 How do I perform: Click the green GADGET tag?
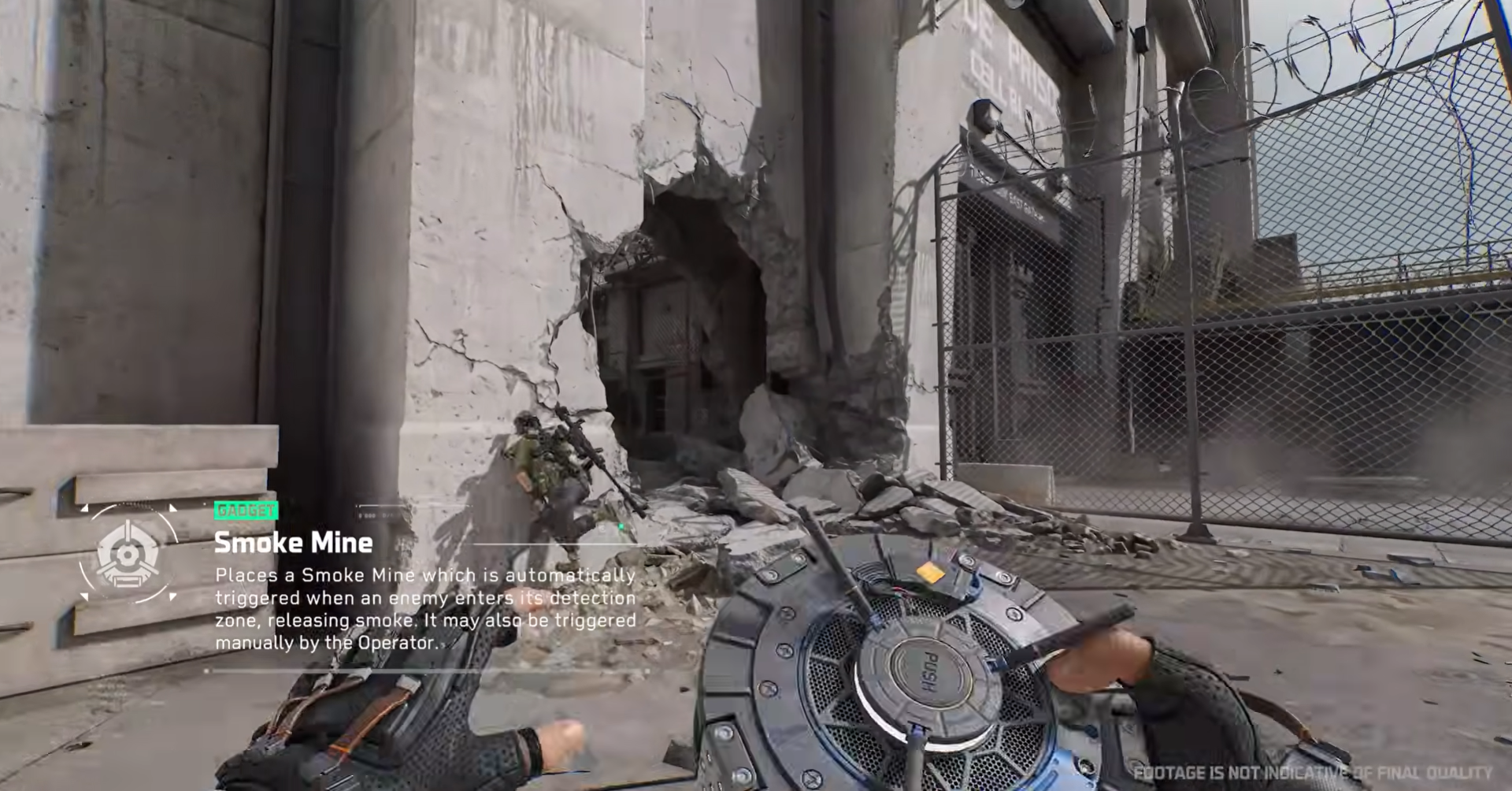click(x=246, y=511)
